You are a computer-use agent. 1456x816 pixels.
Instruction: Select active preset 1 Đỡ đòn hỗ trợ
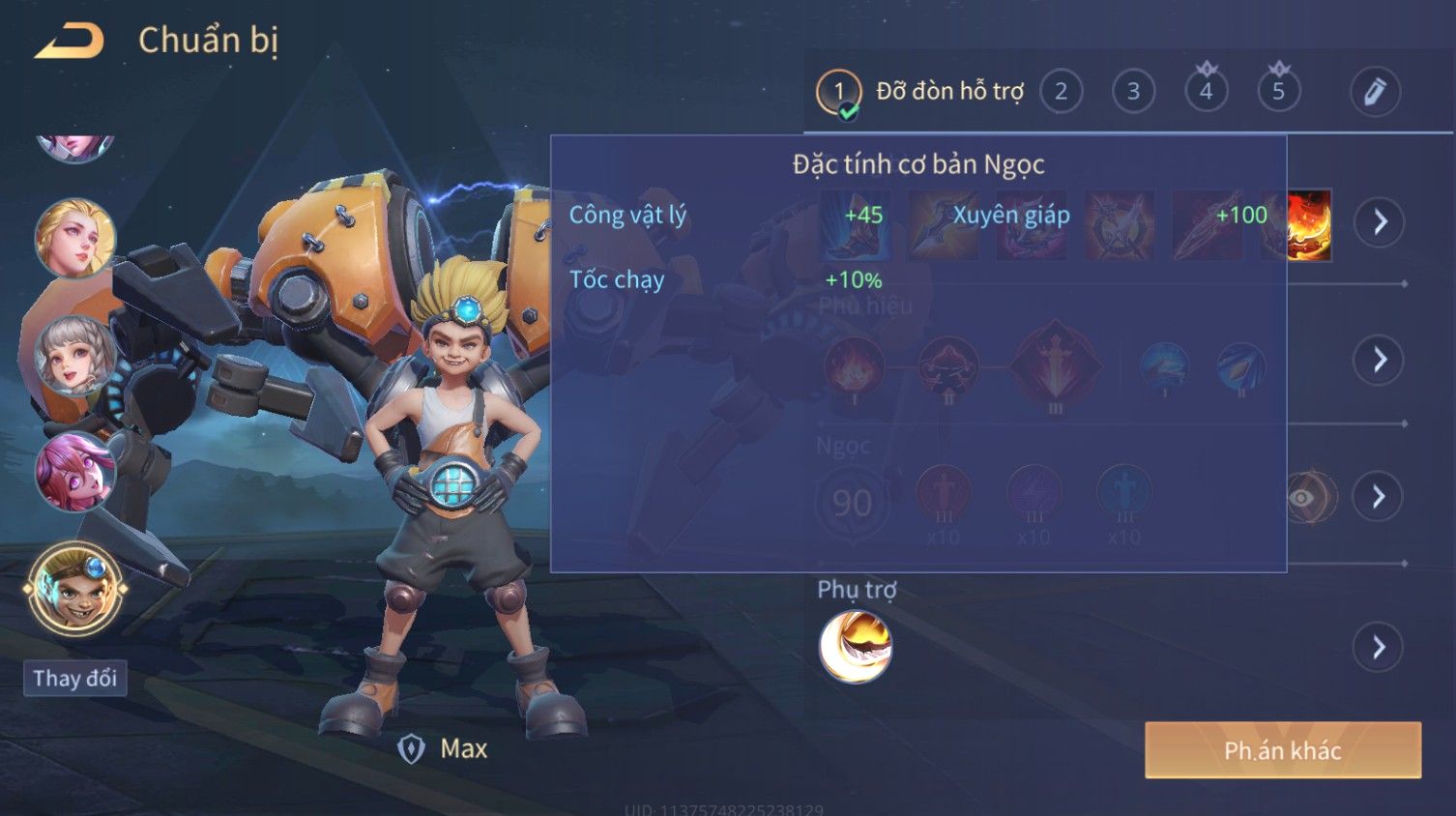point(919,92)
